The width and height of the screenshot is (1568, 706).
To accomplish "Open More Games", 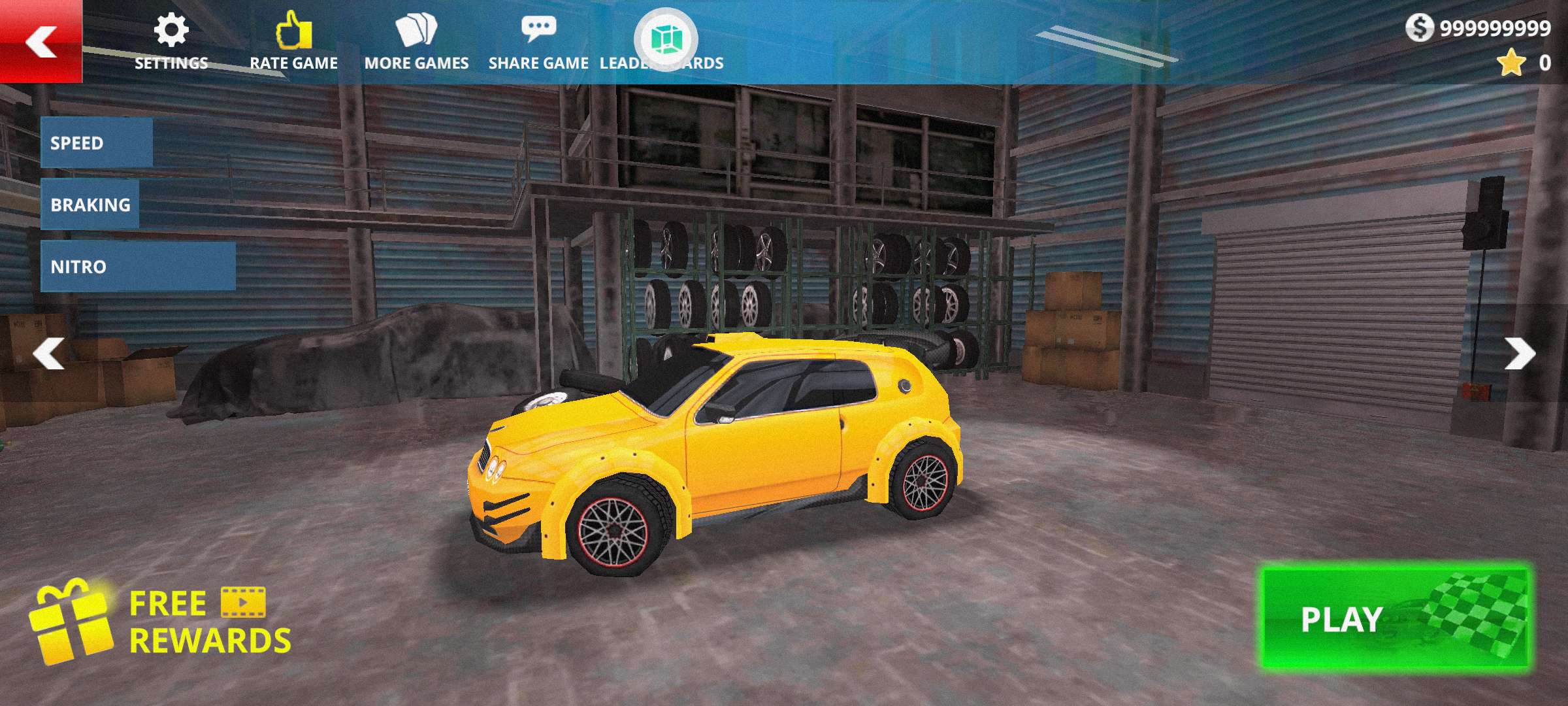I will (416, 41).
